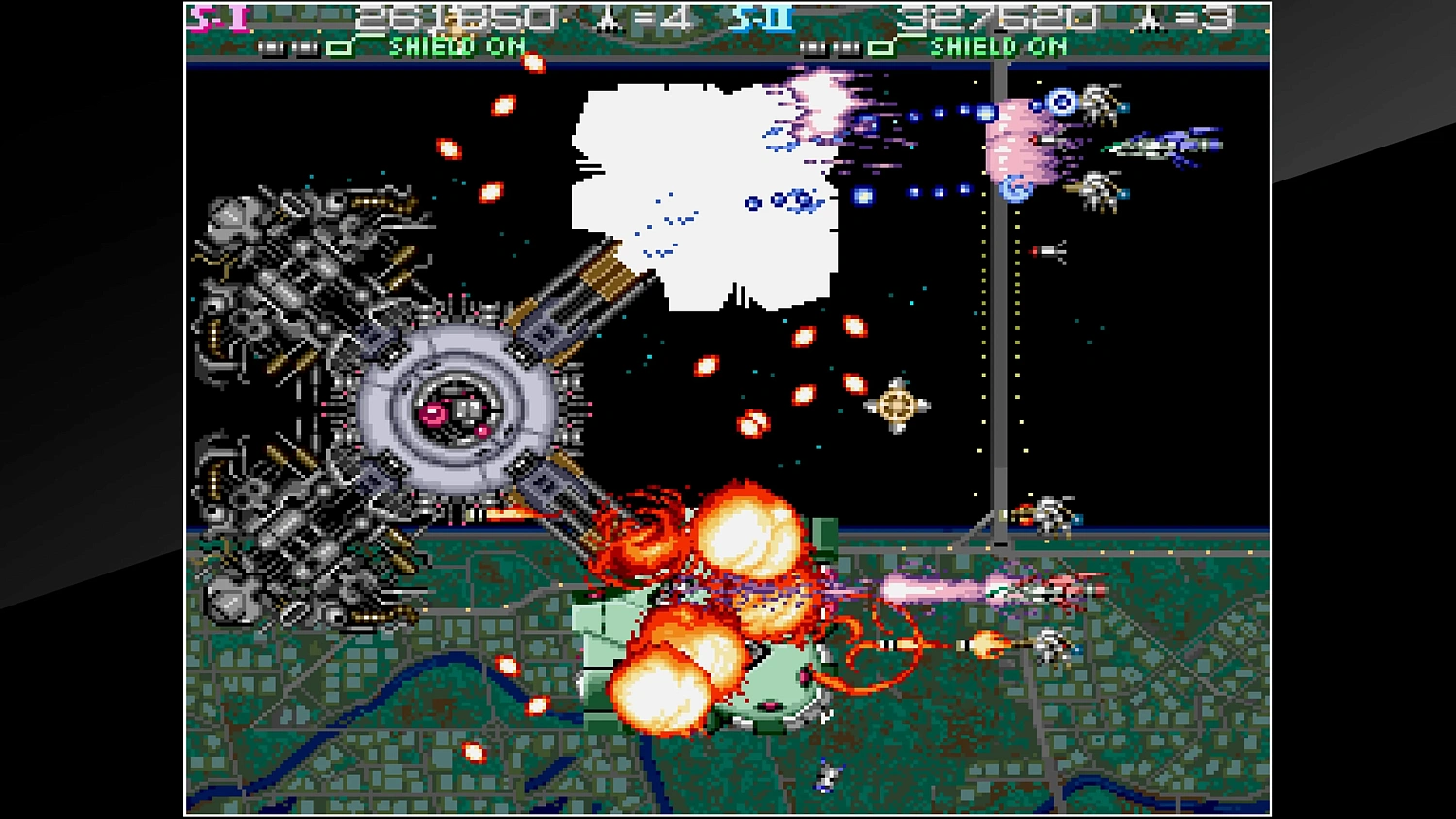Click the pink missile pod firing blue orbs
The image size is (1456, 819).
coord(1013,146)
